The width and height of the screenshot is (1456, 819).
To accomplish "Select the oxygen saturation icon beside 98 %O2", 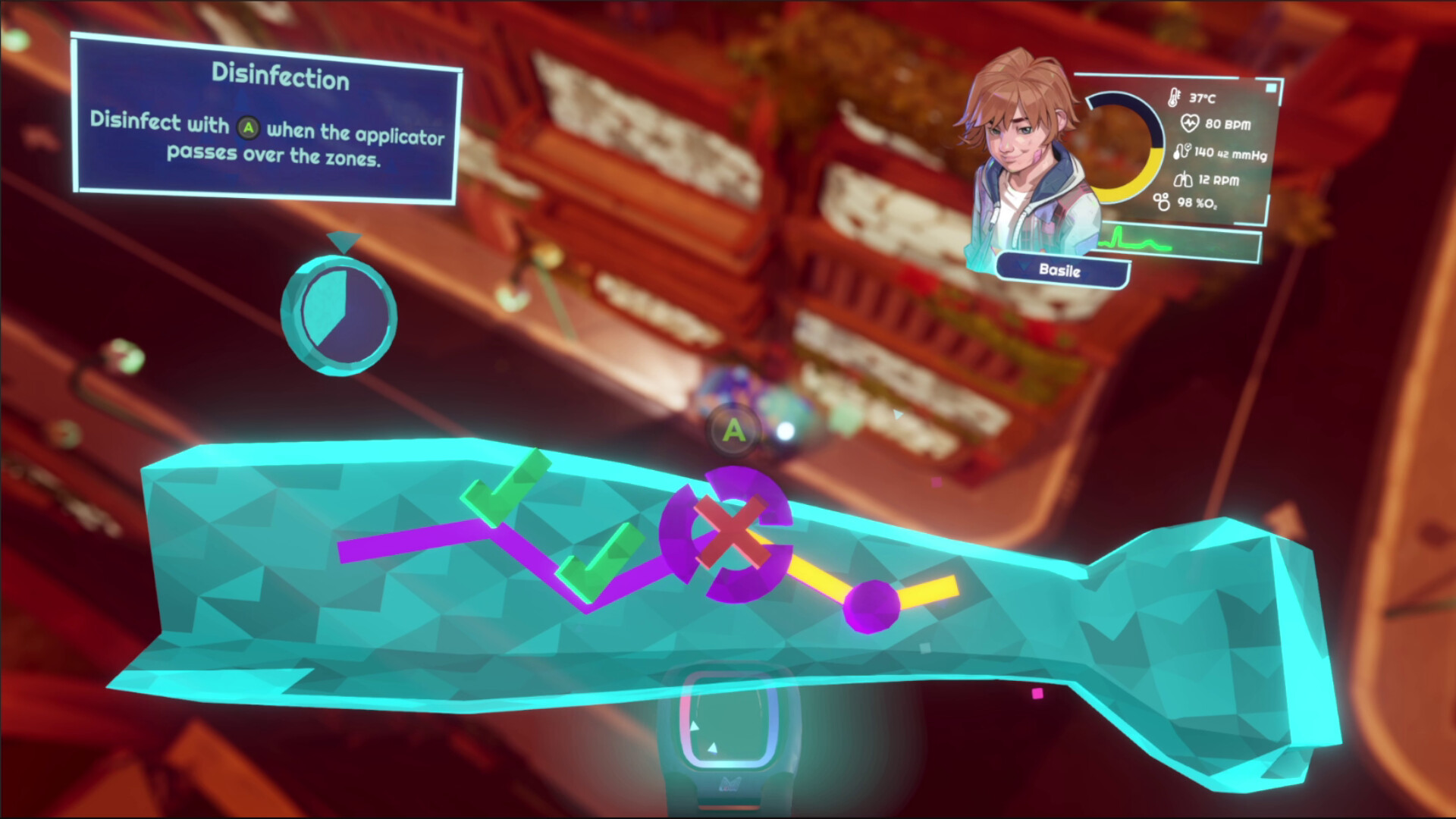I will point(1160,202).
